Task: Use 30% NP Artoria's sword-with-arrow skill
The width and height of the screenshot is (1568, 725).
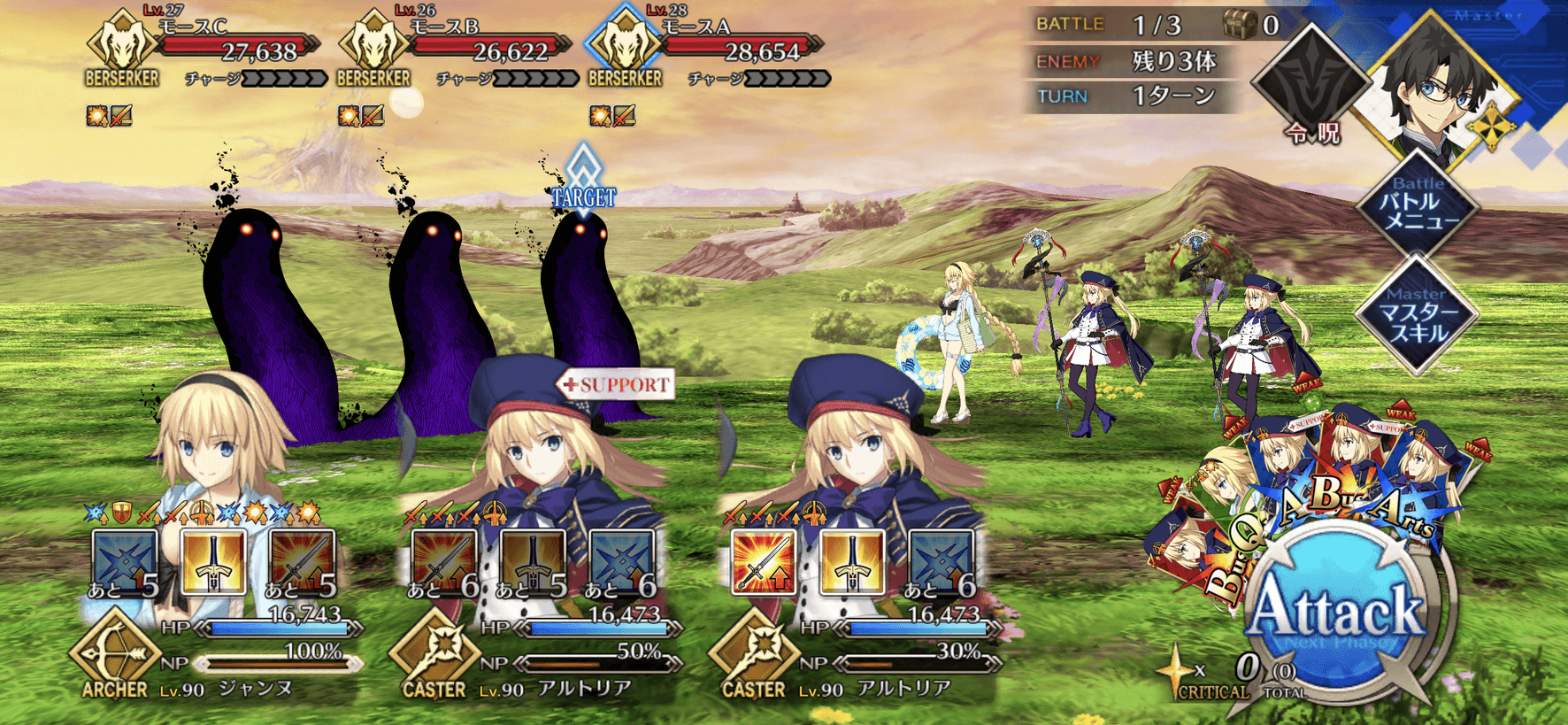Action: (763, 561)
